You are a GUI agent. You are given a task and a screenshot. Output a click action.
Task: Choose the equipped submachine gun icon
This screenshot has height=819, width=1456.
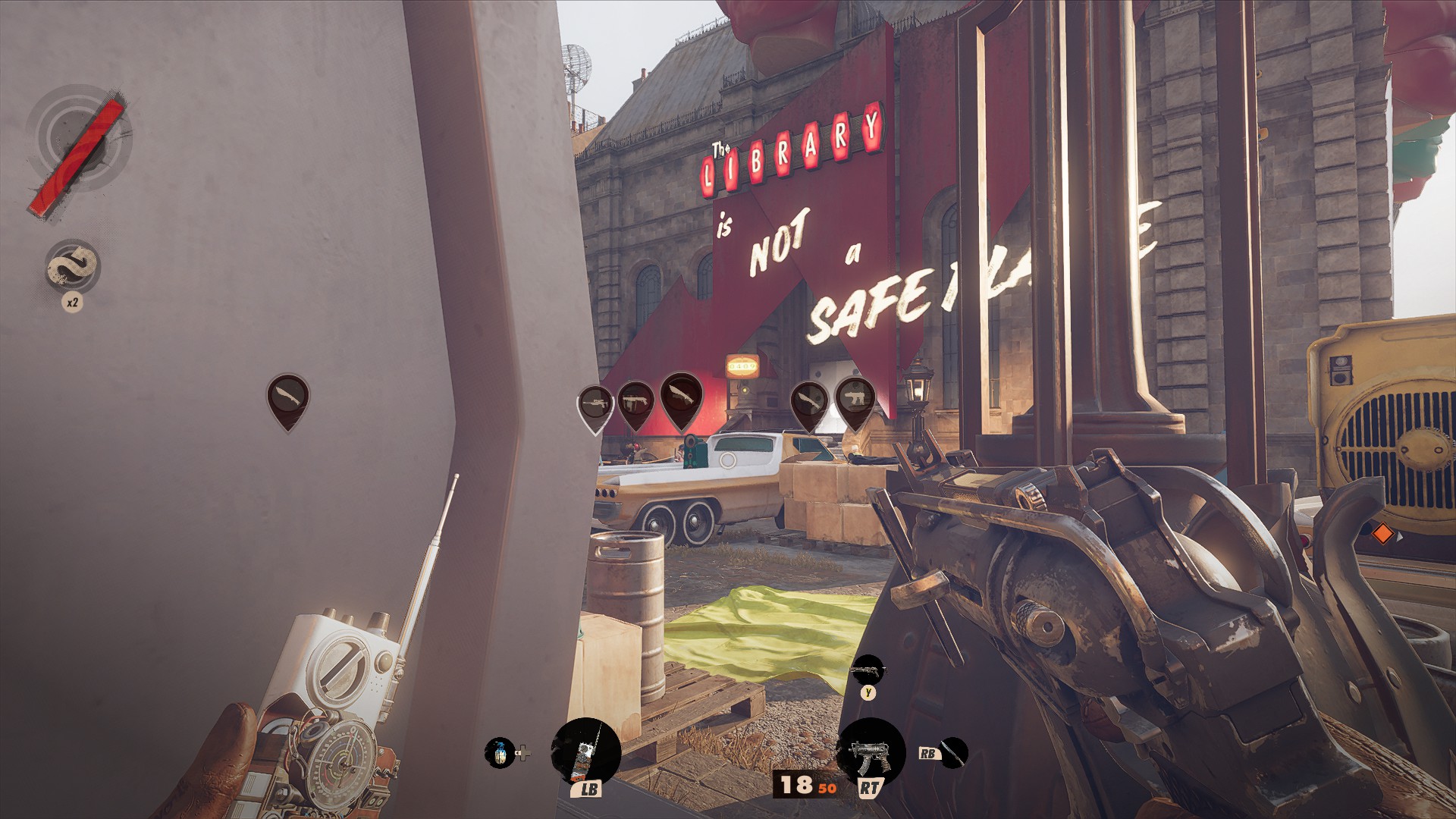click(870, 752)
